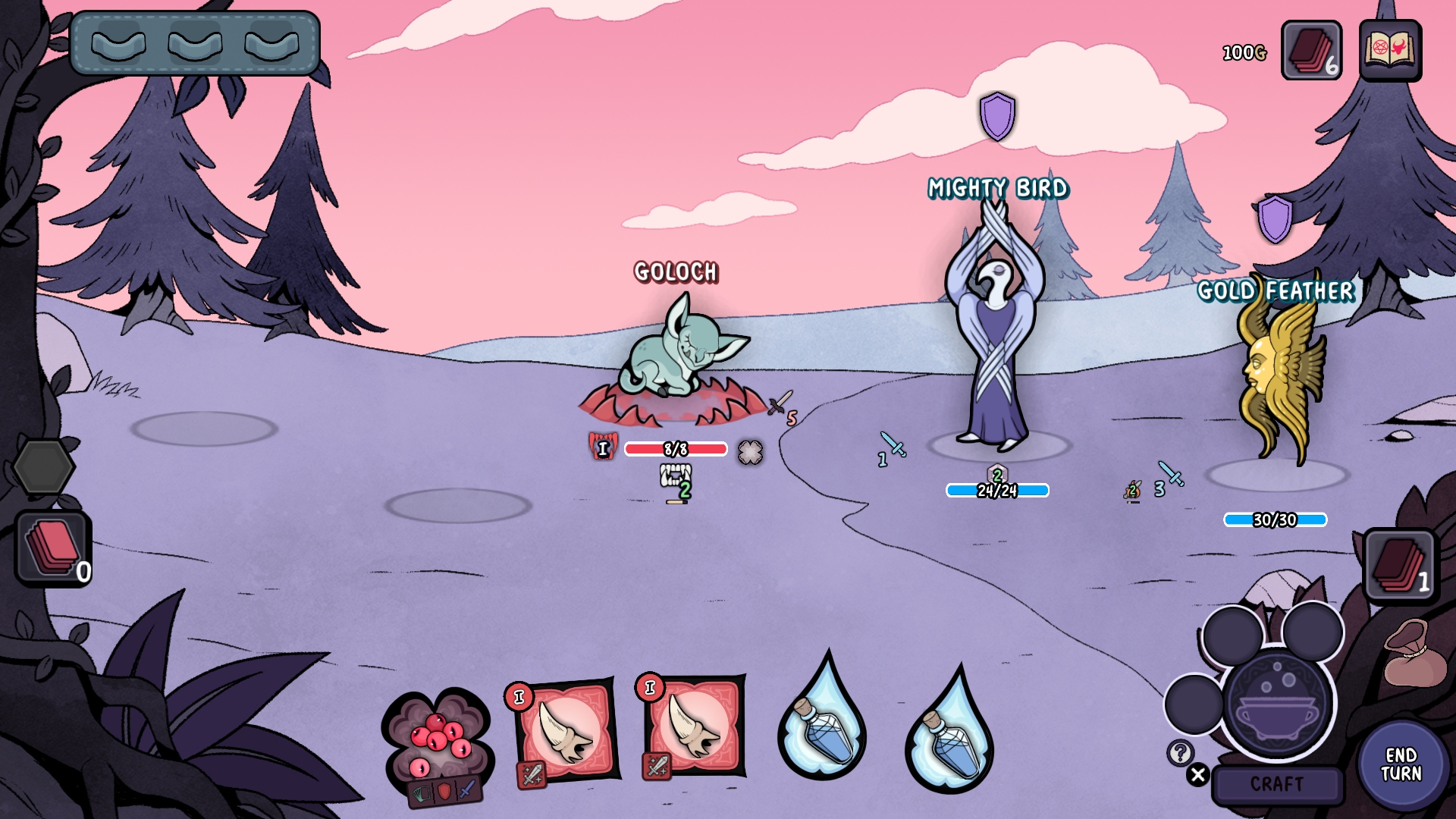Open the brown pouch bag

click(1414, 654)
